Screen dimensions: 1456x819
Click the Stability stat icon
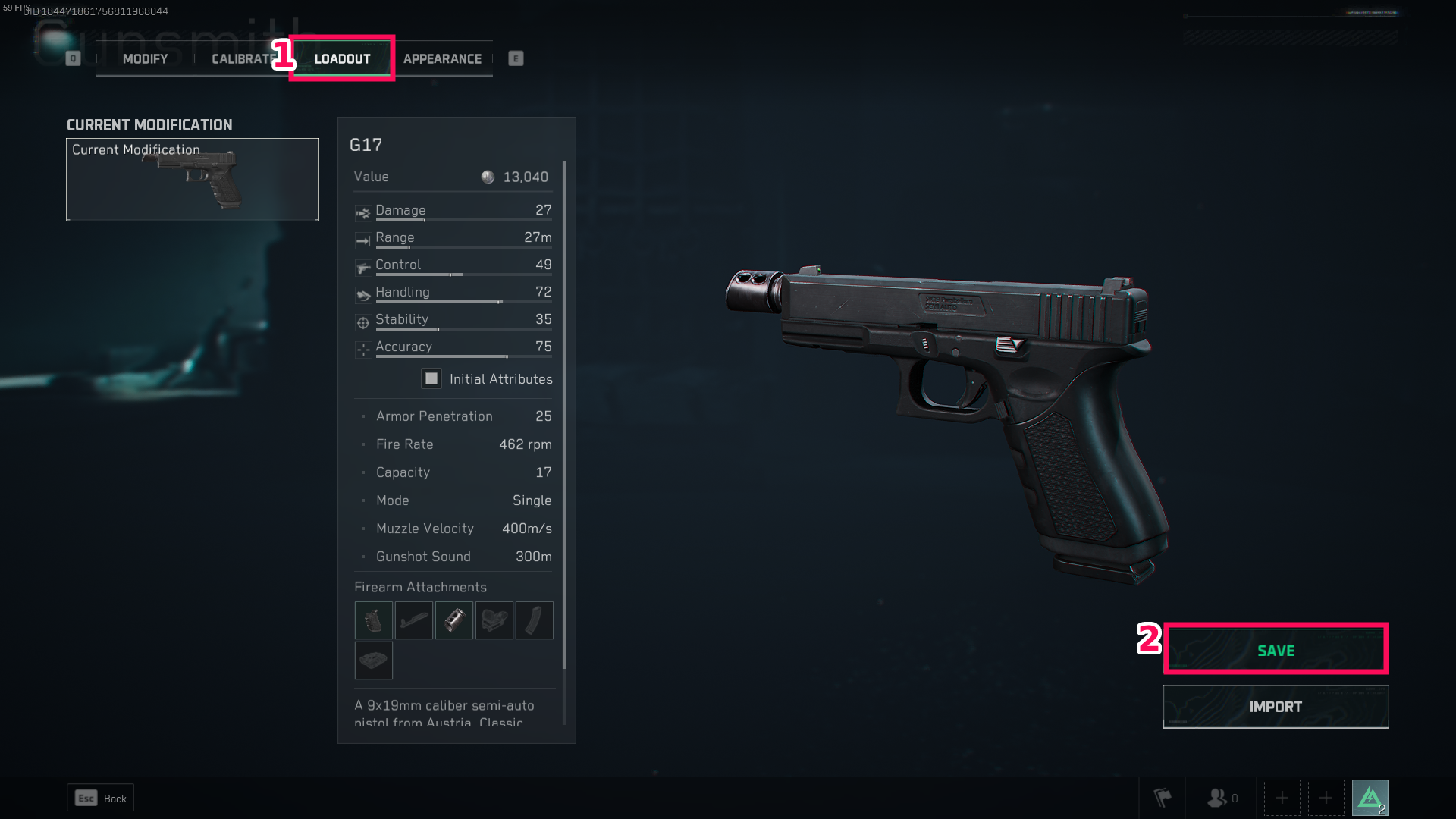(x=362, y=322)
